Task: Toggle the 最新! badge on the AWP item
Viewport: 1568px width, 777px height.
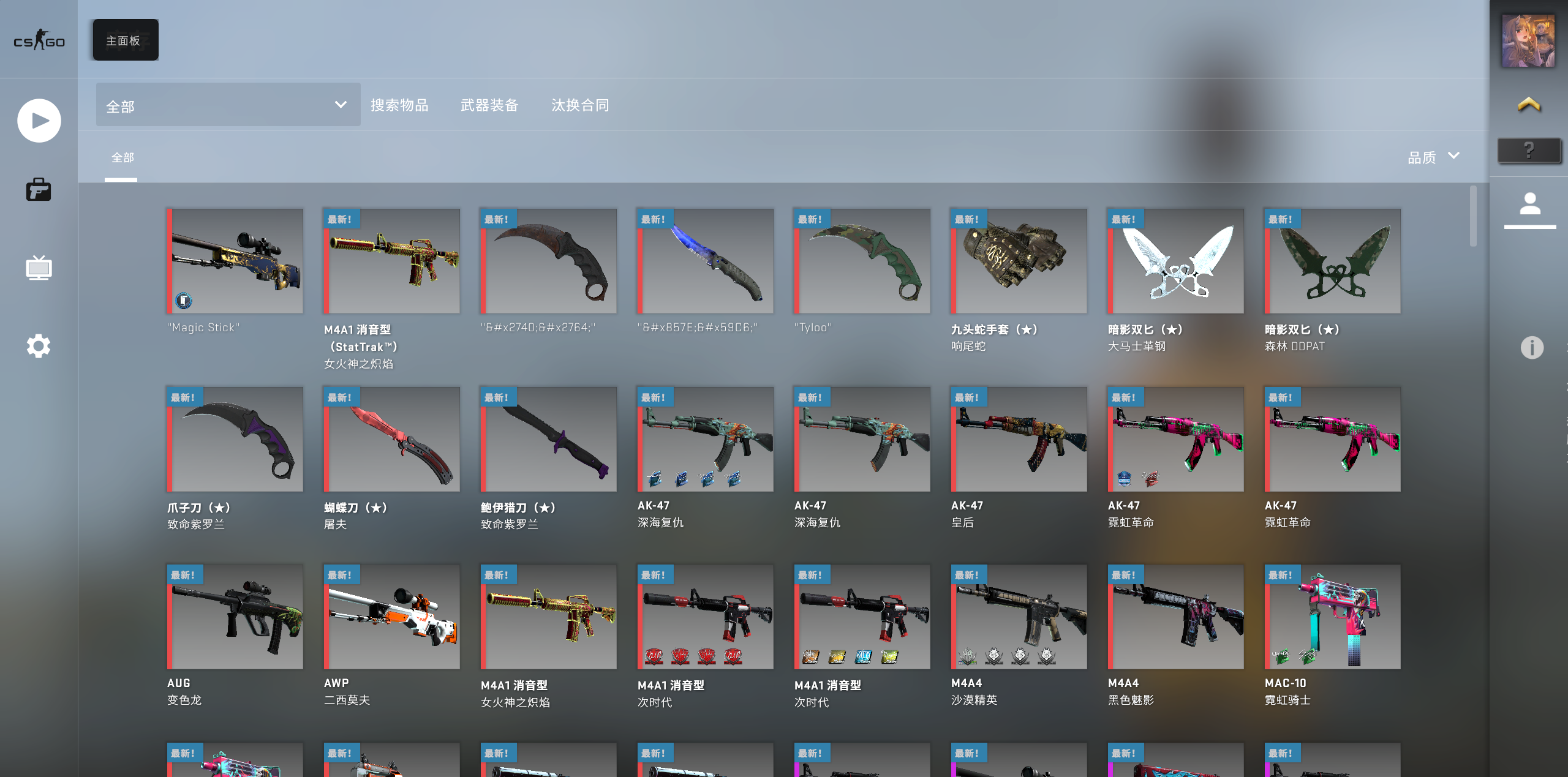Action: coord(341,574)
